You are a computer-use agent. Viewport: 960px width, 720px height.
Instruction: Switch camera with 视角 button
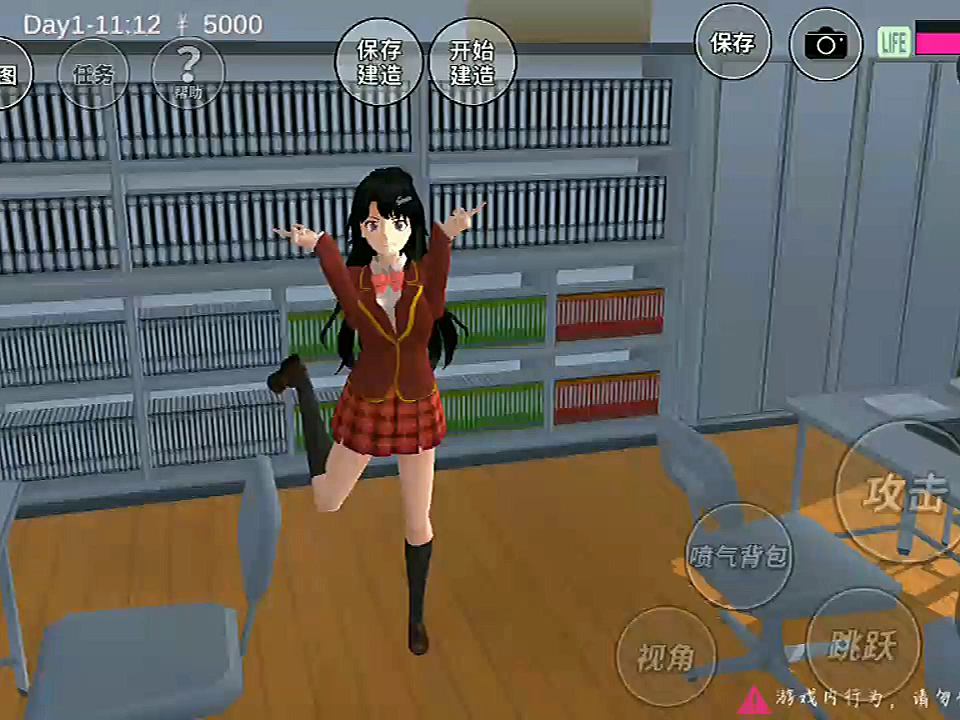click(666, 657)
